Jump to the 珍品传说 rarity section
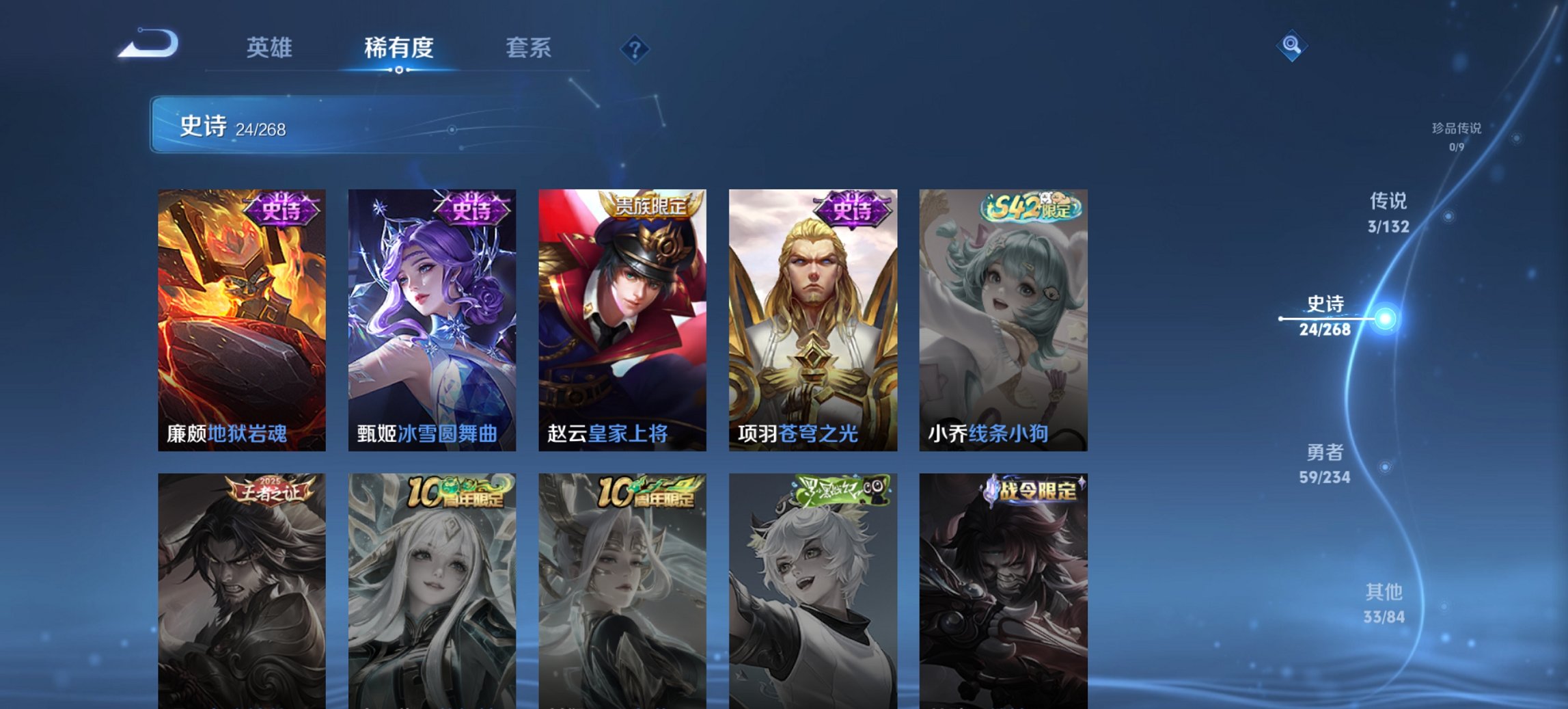1568x709 pixels. [1457, 135]
